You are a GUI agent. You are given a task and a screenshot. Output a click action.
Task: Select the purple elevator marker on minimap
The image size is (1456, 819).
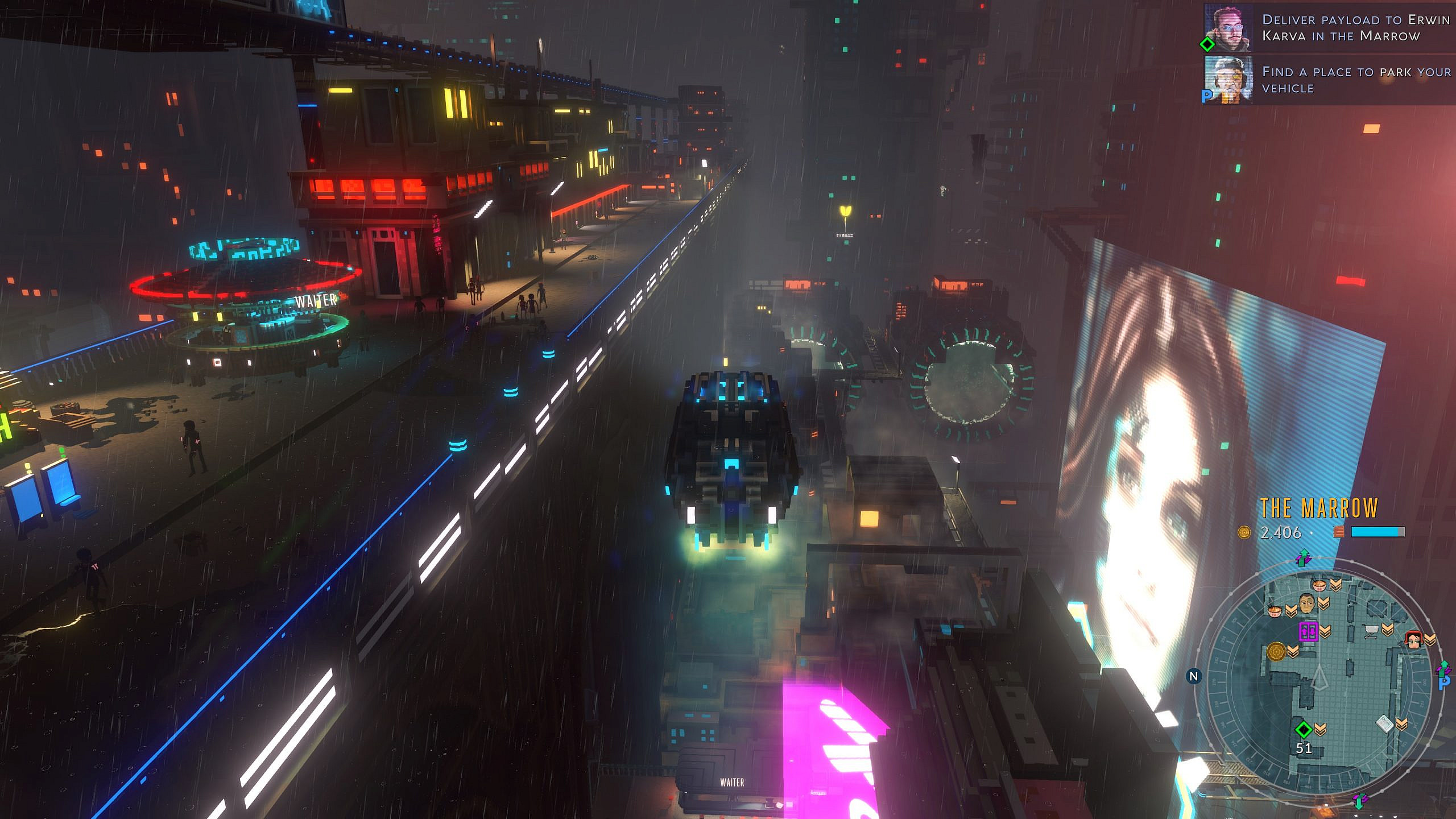coord(1308,631)
